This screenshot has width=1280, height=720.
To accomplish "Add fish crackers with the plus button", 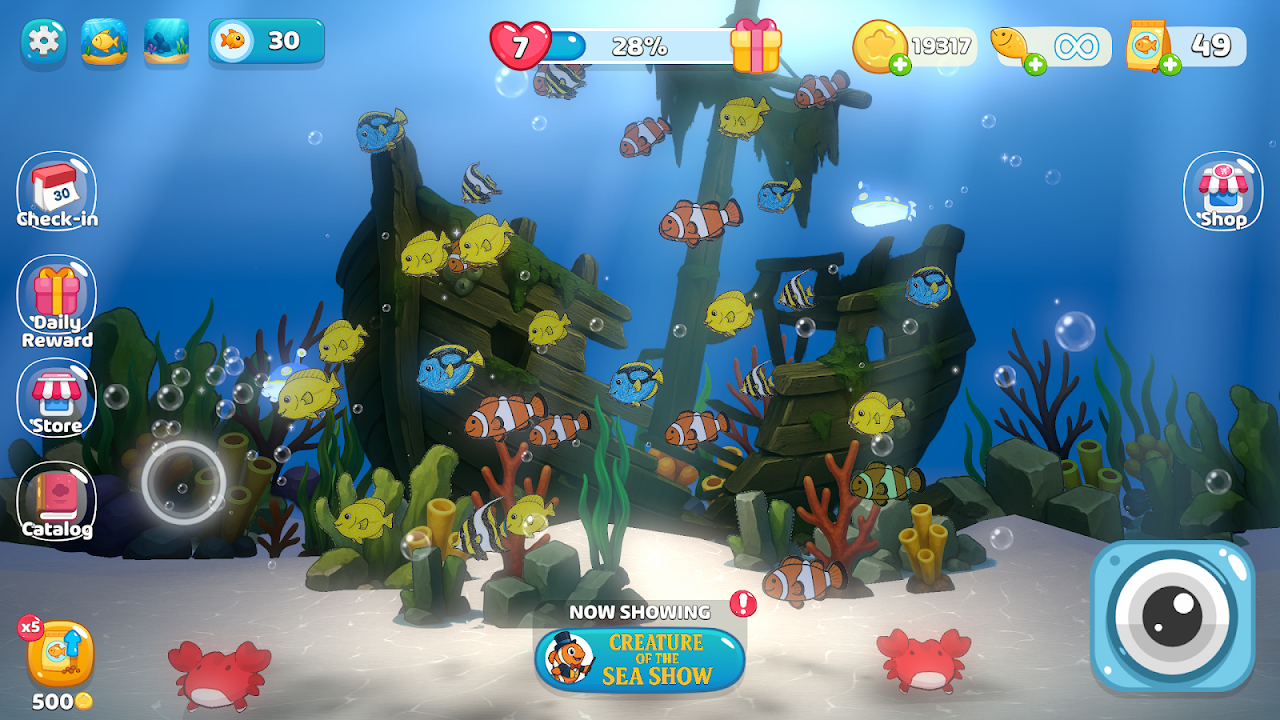I will click(x=1035, y=66).
